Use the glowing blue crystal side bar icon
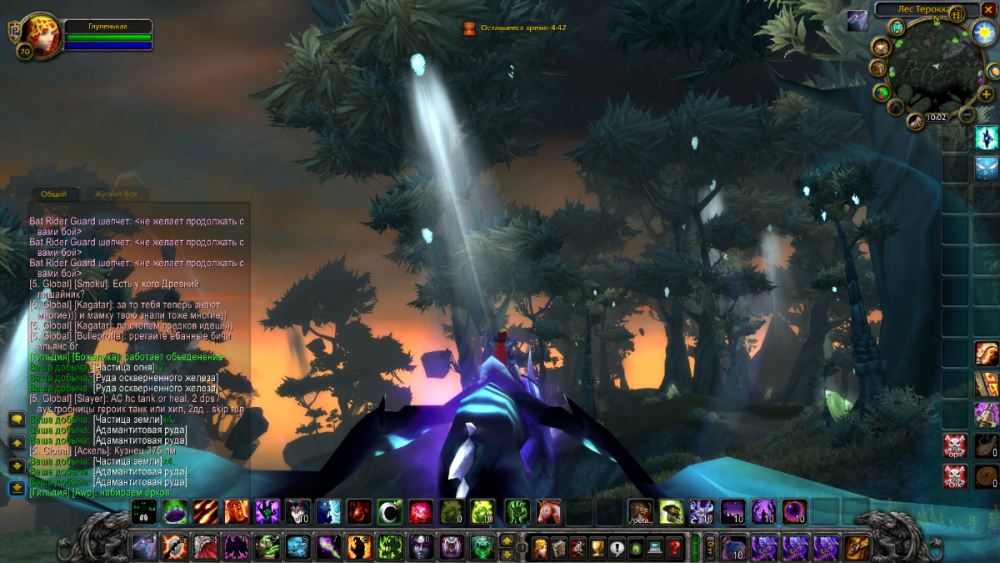Viewport: 1000px width, 563px height. pyautogui.click(x=987, y=139)
